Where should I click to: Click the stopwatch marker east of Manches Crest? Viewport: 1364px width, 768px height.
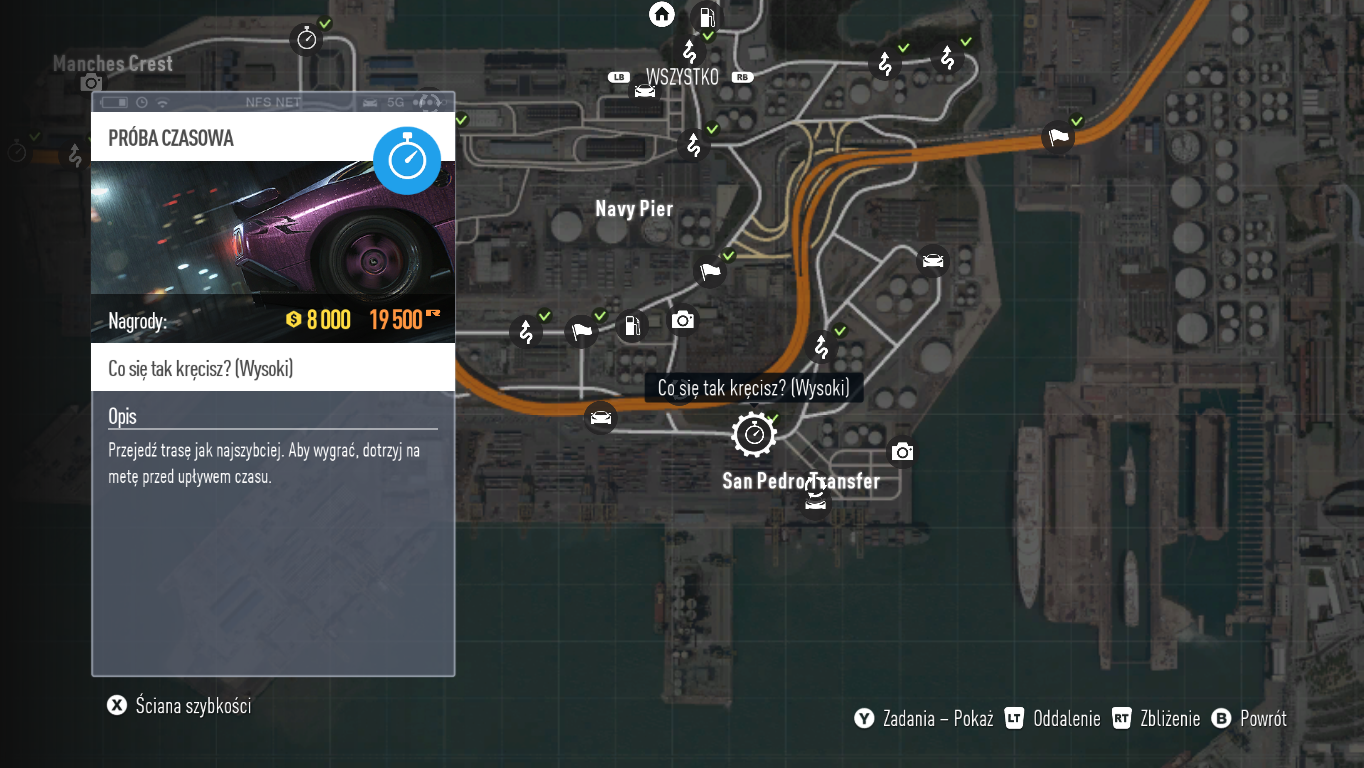tap(306, 39)
